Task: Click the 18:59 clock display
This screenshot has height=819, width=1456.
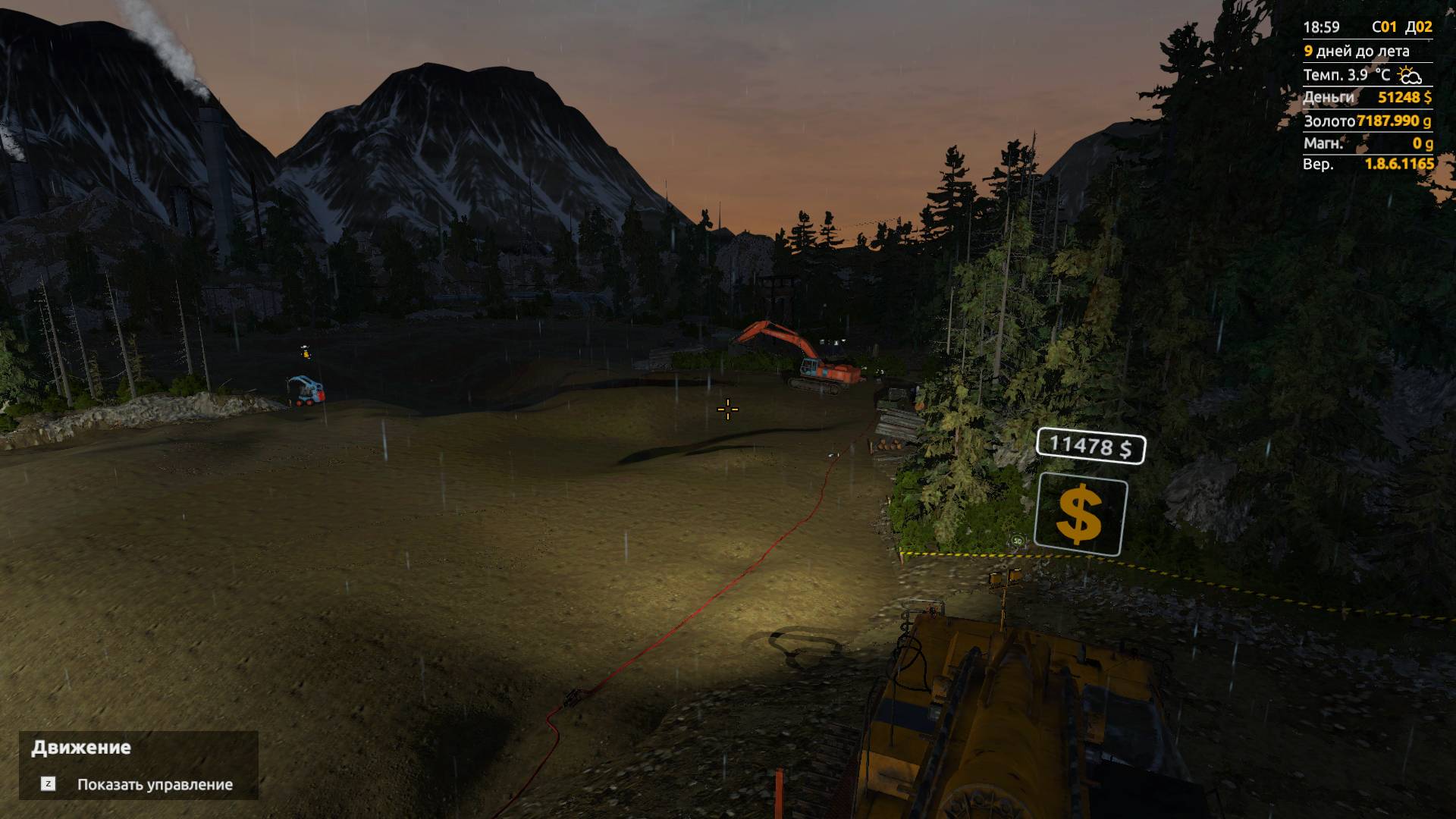Action: (x=1322, y=25)
